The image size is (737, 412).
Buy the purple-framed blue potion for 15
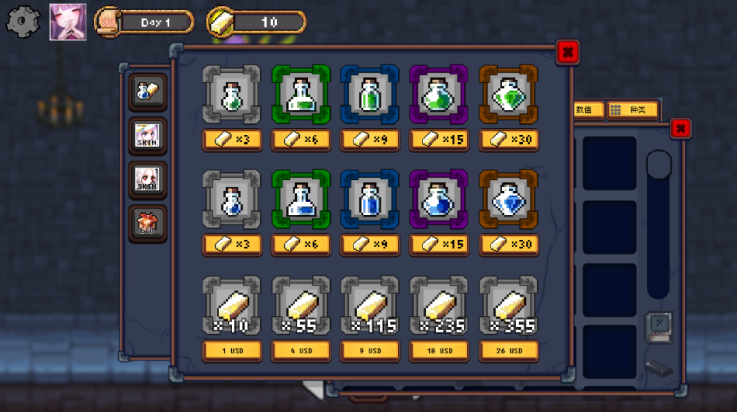[x=439, y=244]
